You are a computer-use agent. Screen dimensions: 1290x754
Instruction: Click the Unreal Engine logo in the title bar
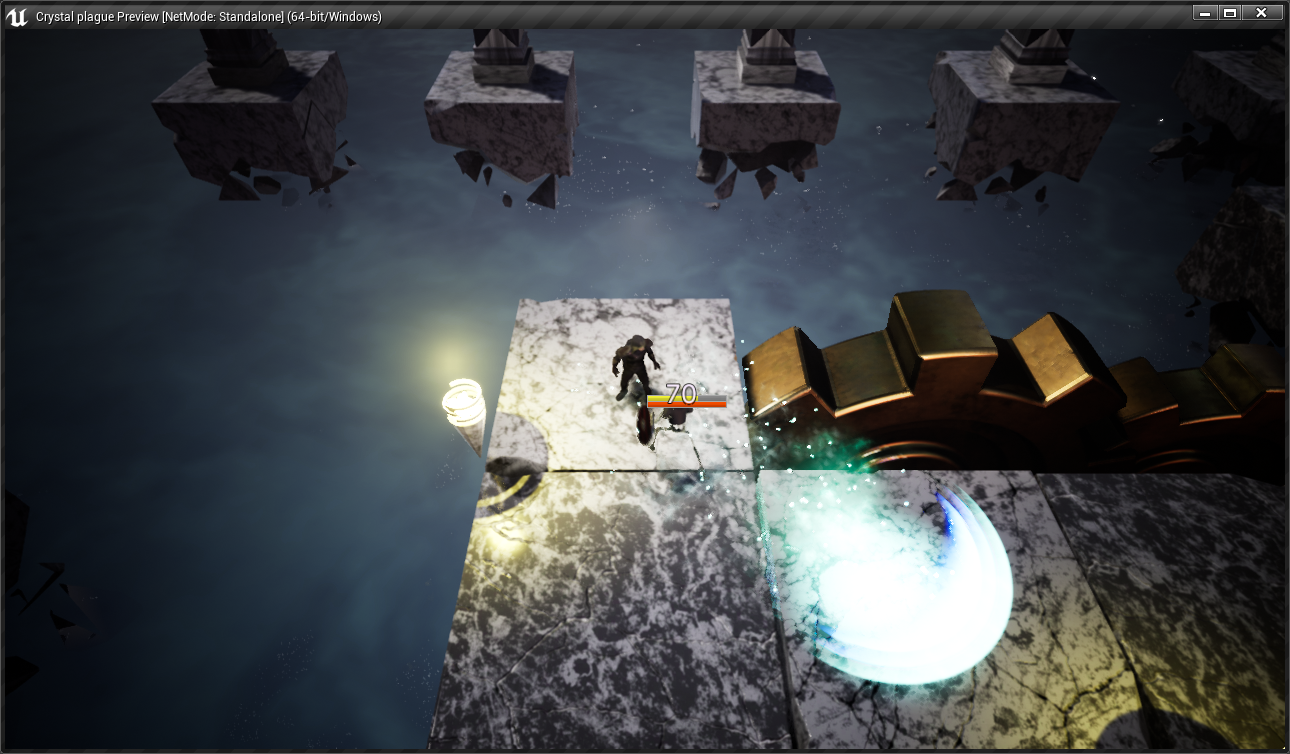pos(16,13)
